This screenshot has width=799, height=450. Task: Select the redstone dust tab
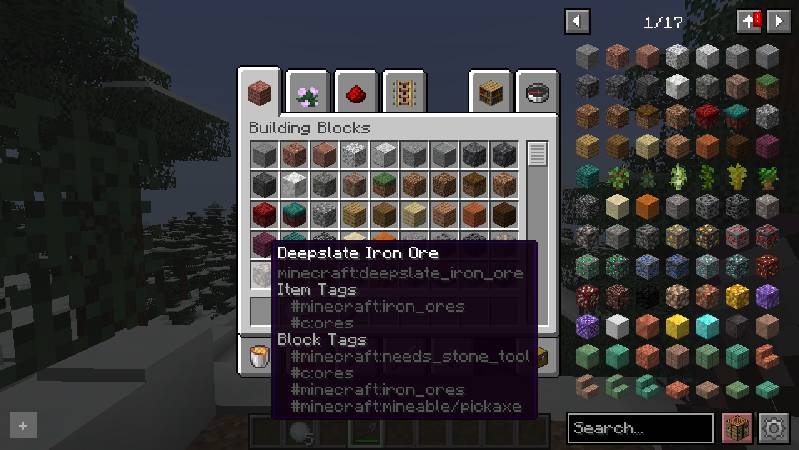pos(355,94)
